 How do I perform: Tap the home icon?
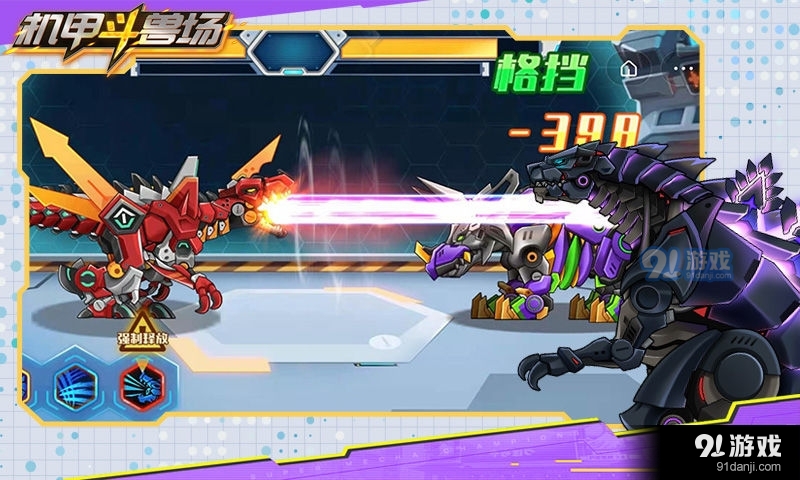(628, 70)
